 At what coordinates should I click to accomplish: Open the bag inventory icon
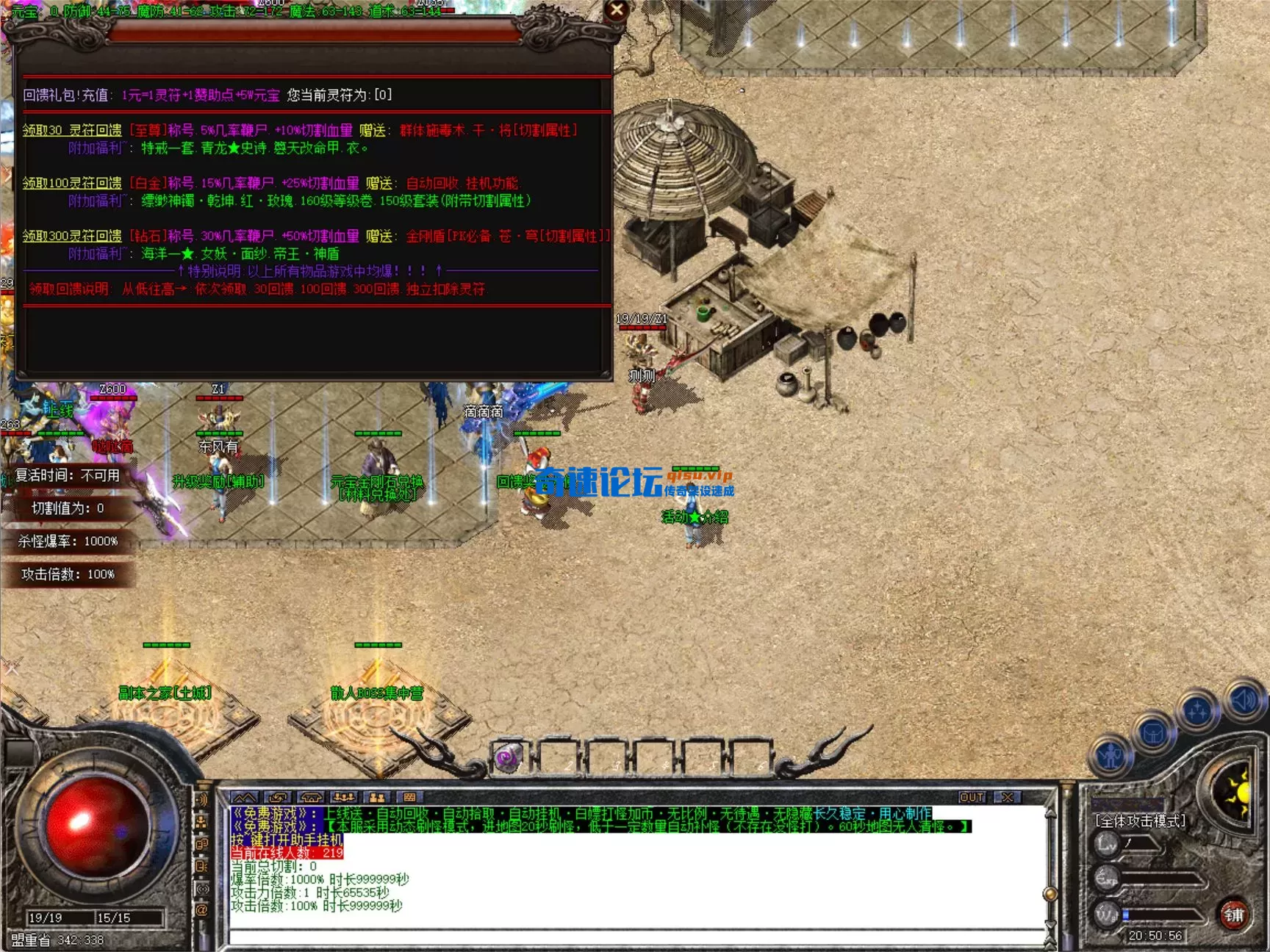[1153, 732]
